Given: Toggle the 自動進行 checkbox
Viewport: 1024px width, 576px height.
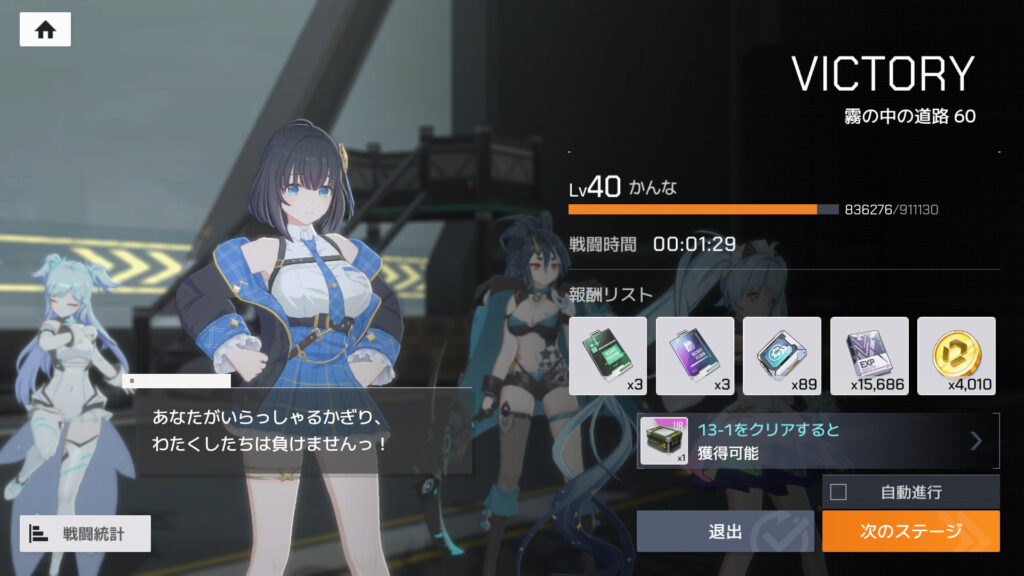Looking at the screenshot, I should click(x=839, y=492).
